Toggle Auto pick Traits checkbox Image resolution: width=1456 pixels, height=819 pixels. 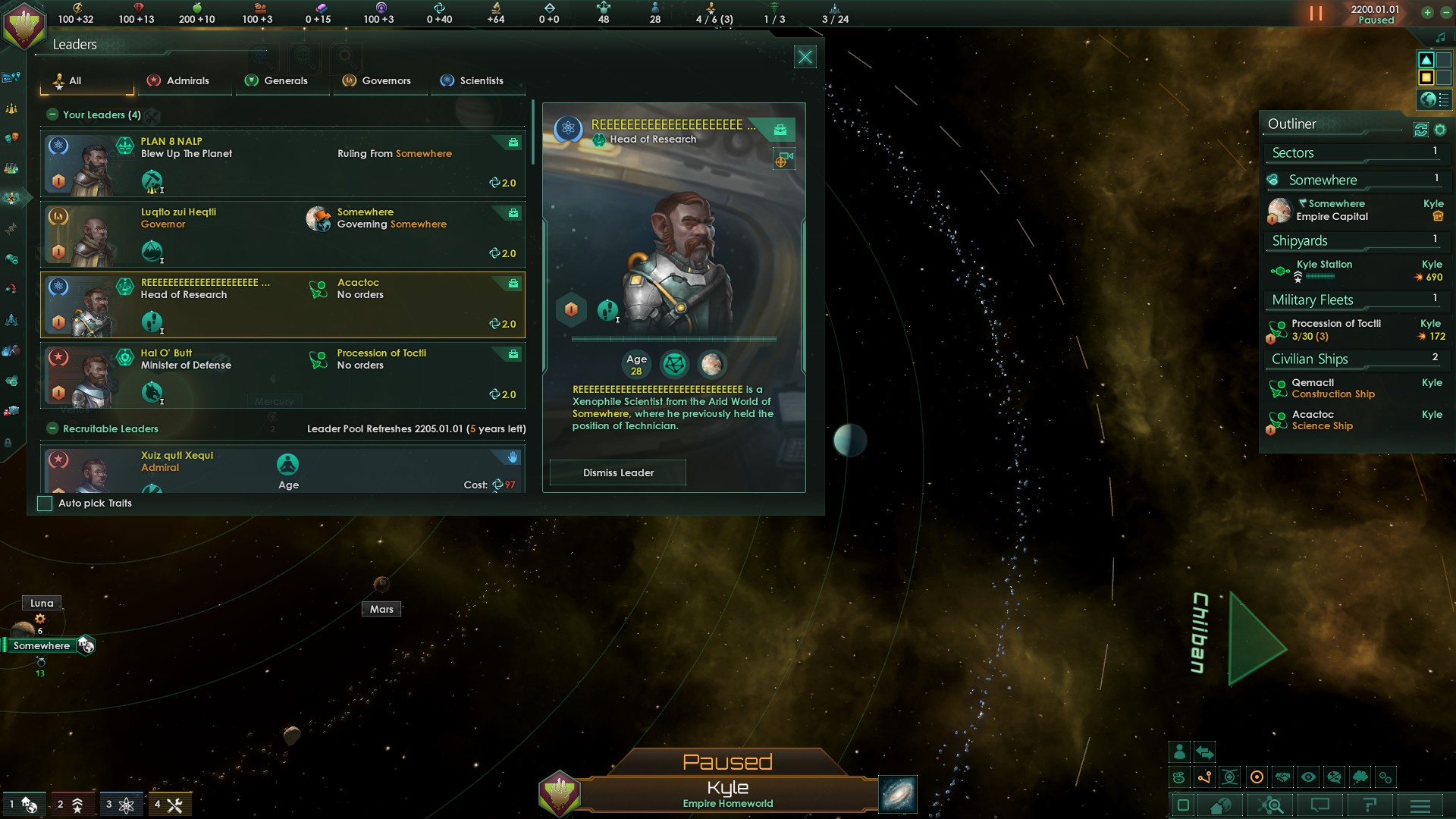[45, 504]
